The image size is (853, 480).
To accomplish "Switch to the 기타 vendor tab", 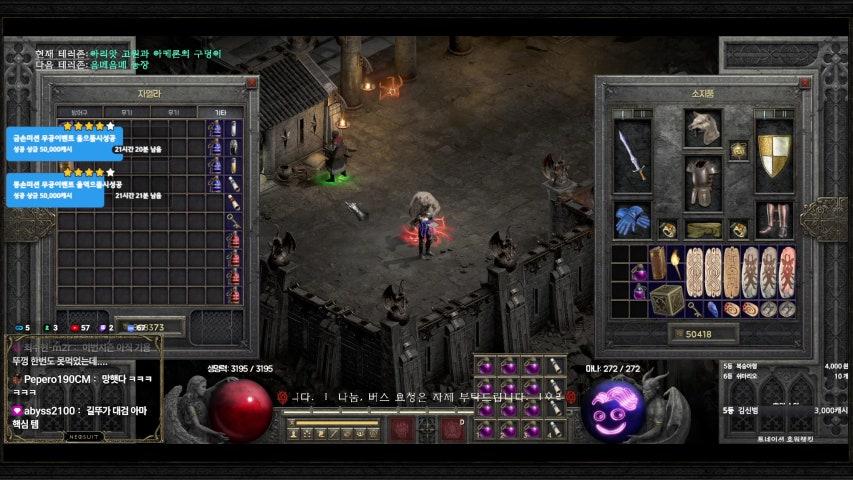I will pyautogui.click(x=219, y=112).
